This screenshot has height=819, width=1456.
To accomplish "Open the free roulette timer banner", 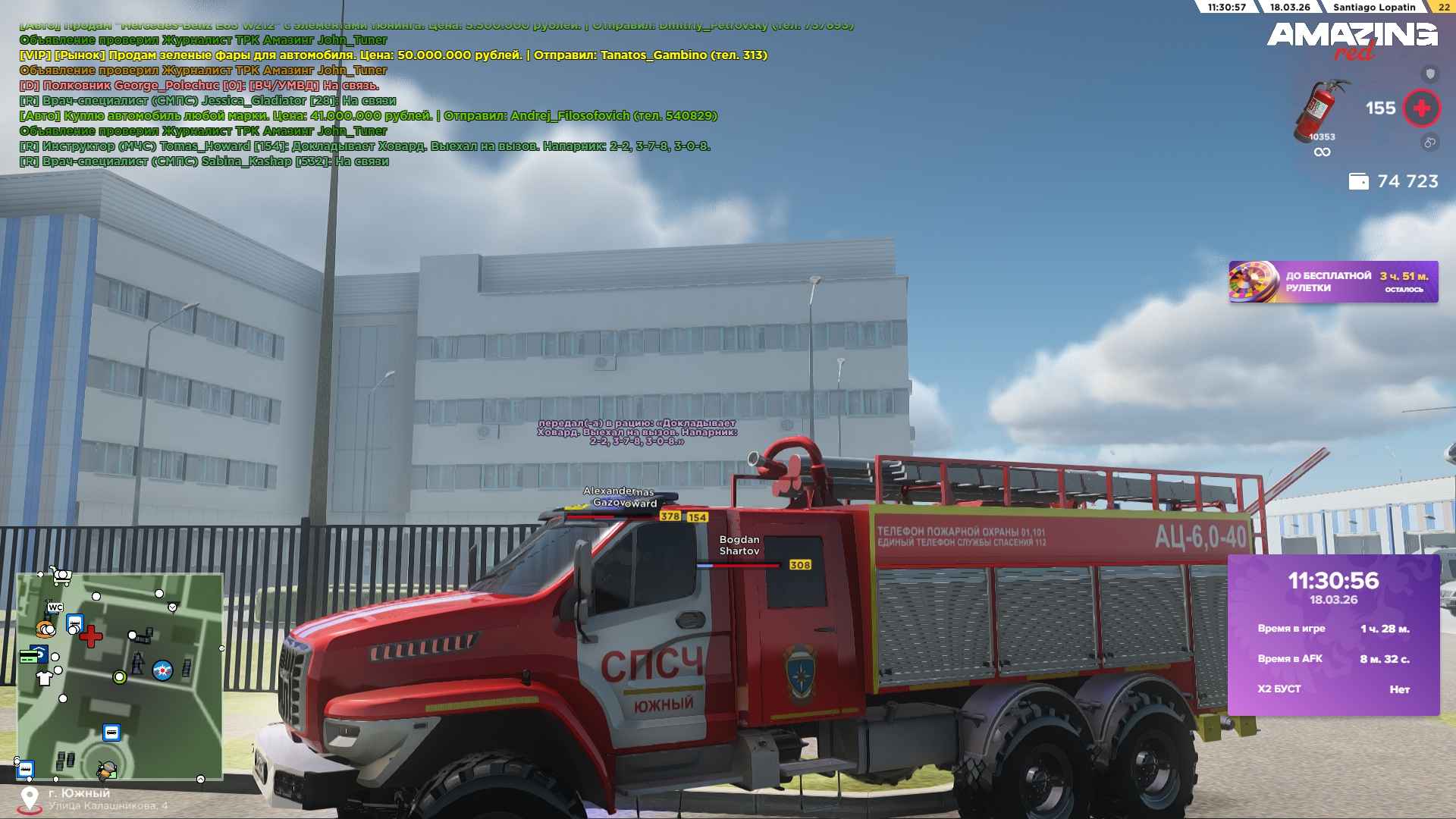I will tap(1333, 282).
